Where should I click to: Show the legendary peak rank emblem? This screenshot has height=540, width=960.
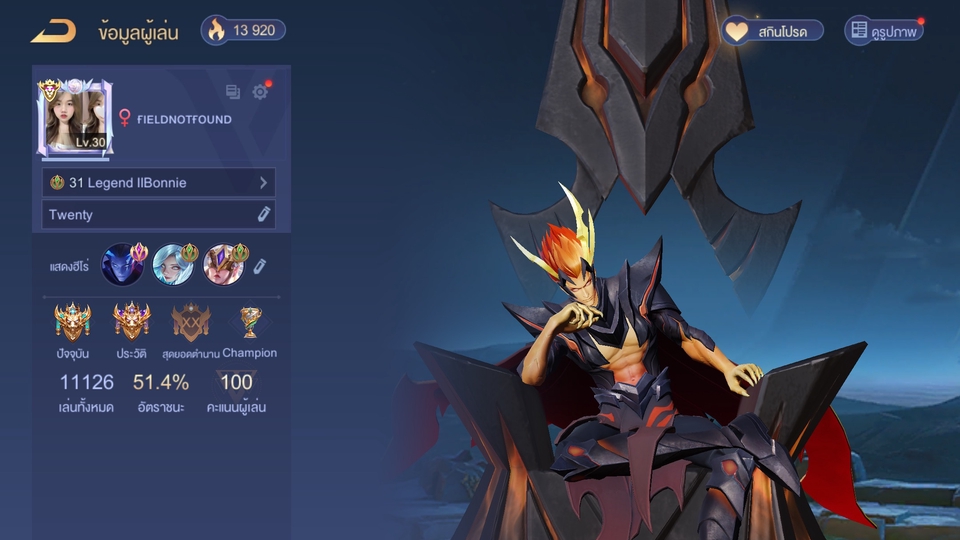coord(190,323)
